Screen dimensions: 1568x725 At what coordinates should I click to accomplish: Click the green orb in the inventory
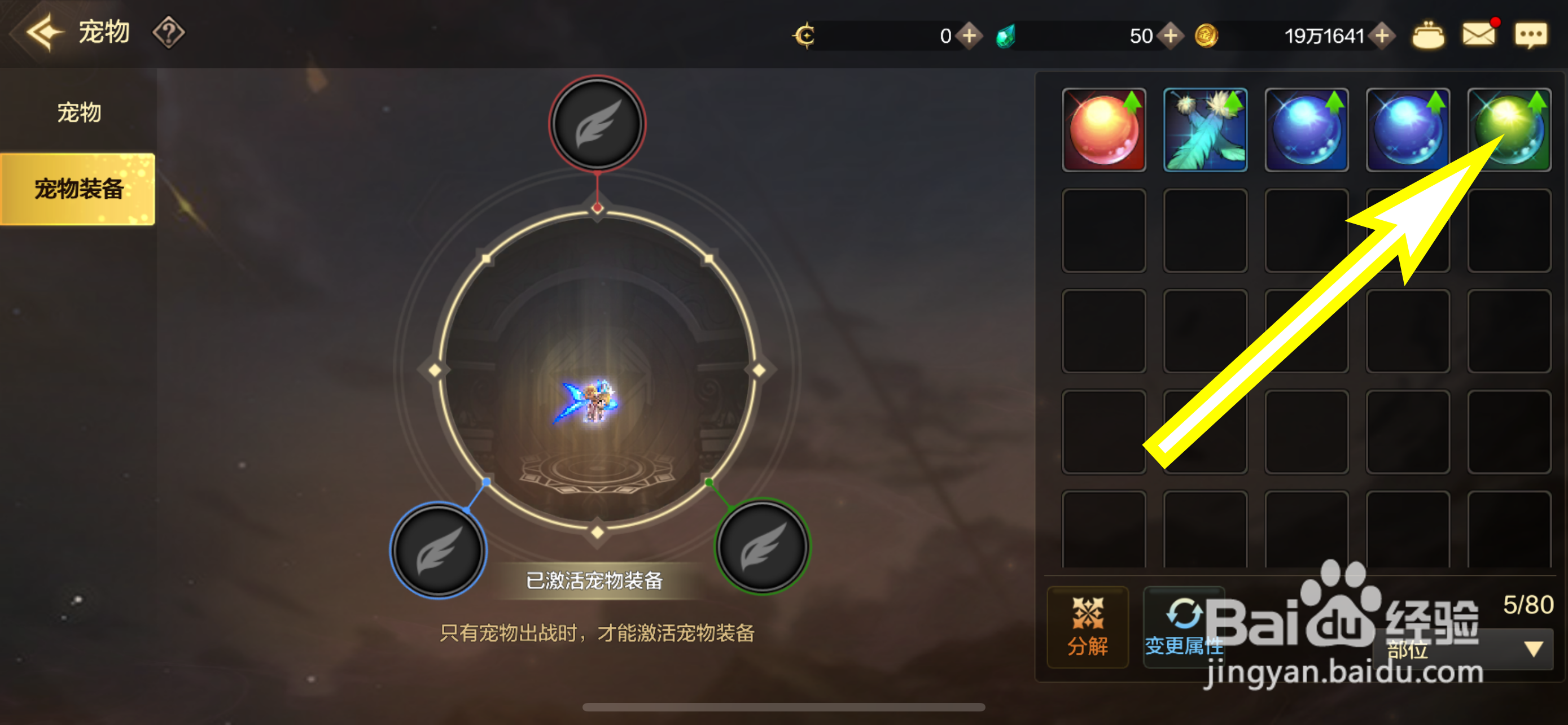1509,130
